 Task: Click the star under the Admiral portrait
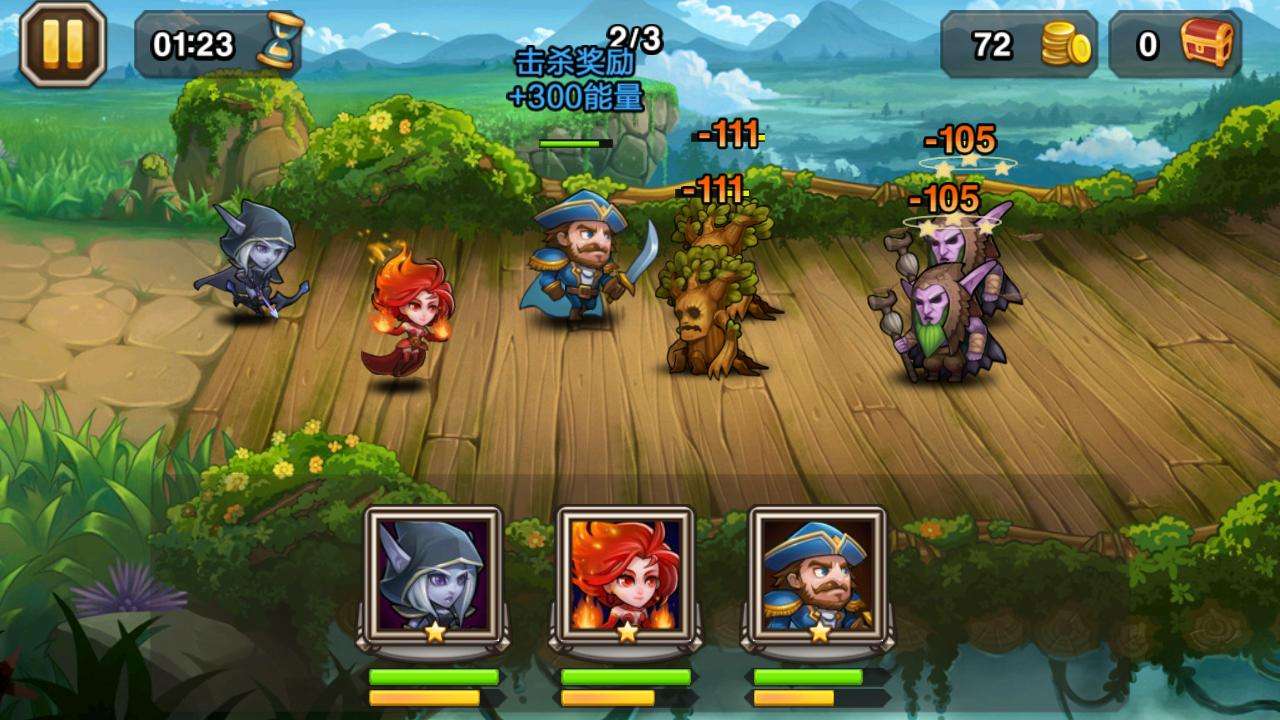point(818,633)
